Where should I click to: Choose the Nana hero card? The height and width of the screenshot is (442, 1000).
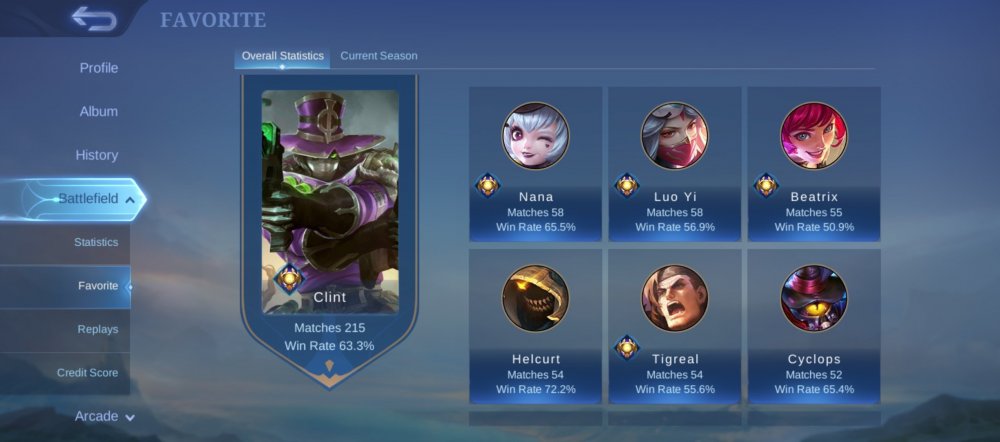tap(535, 163)
